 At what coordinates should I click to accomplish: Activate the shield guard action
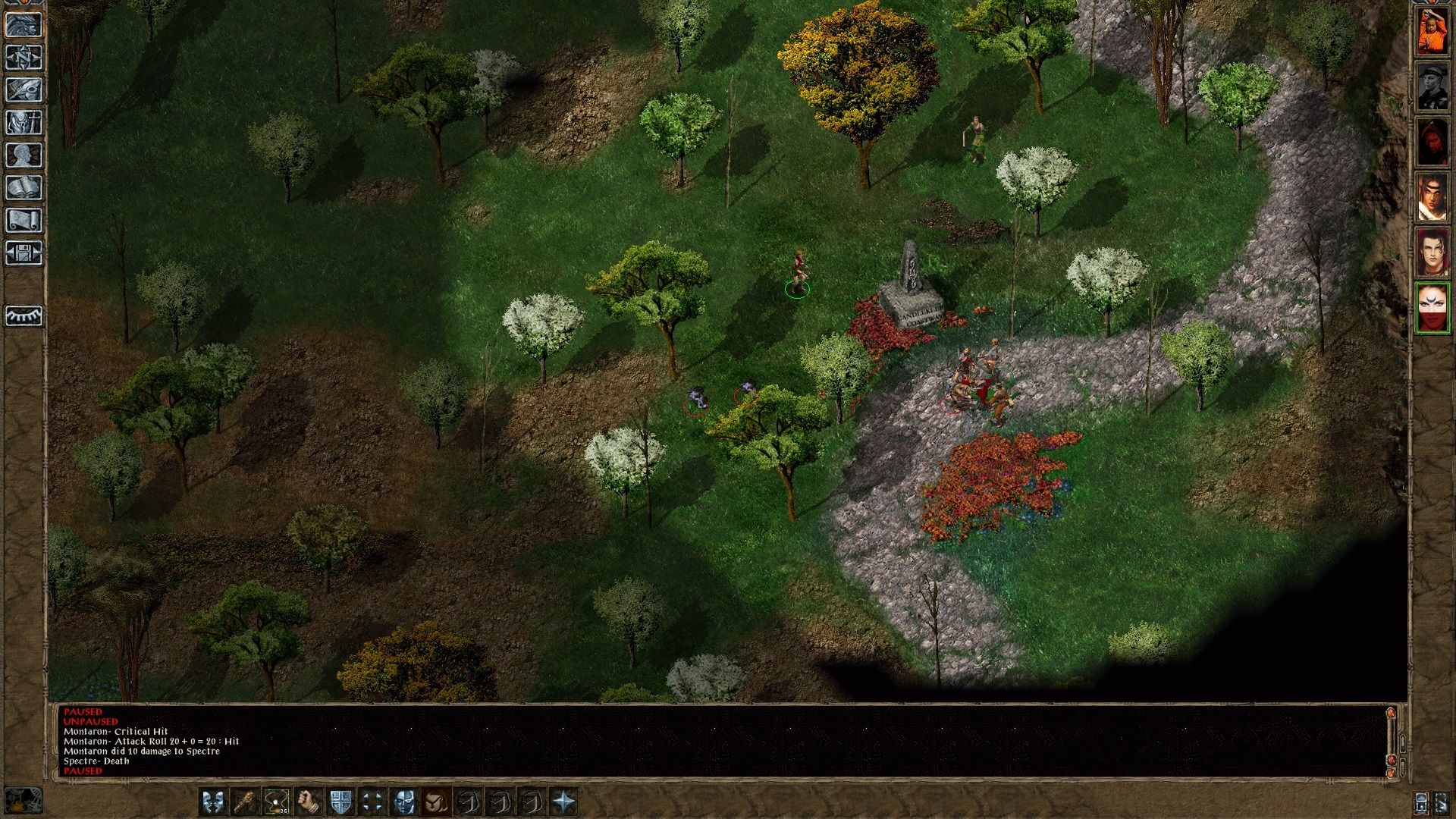[x=340, y=802]
